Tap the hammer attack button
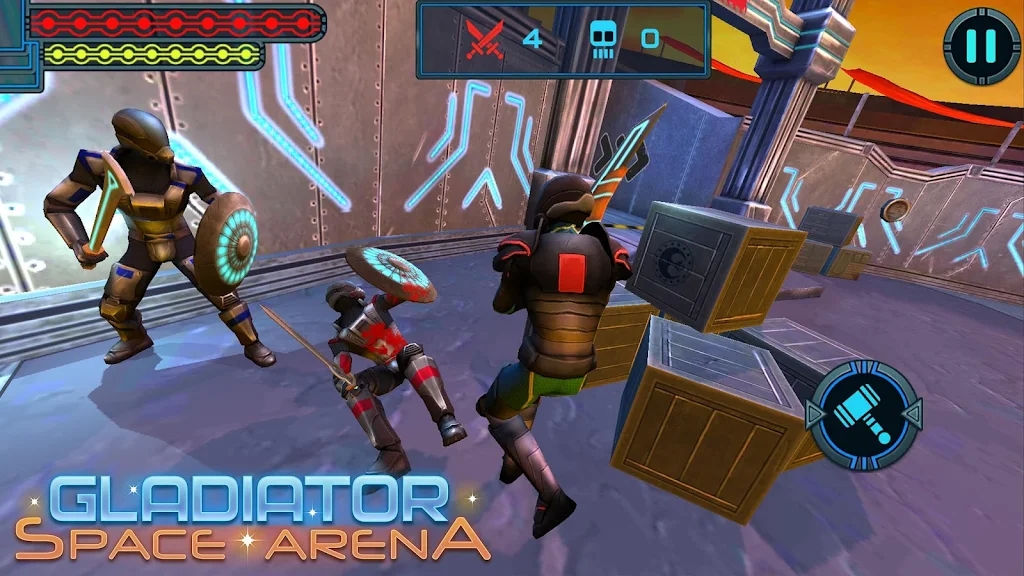1024x576 pixels. [x=863, y=414]
